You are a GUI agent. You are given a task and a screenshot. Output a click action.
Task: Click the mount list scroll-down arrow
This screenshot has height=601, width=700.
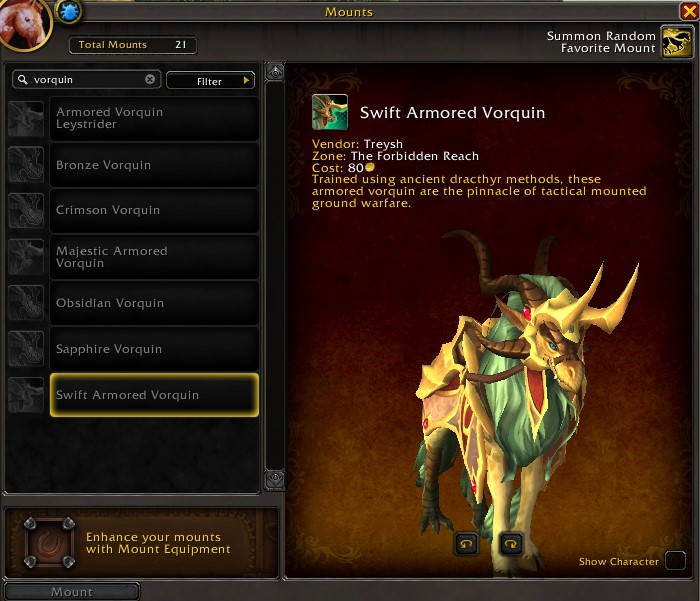tap(275, 481)
